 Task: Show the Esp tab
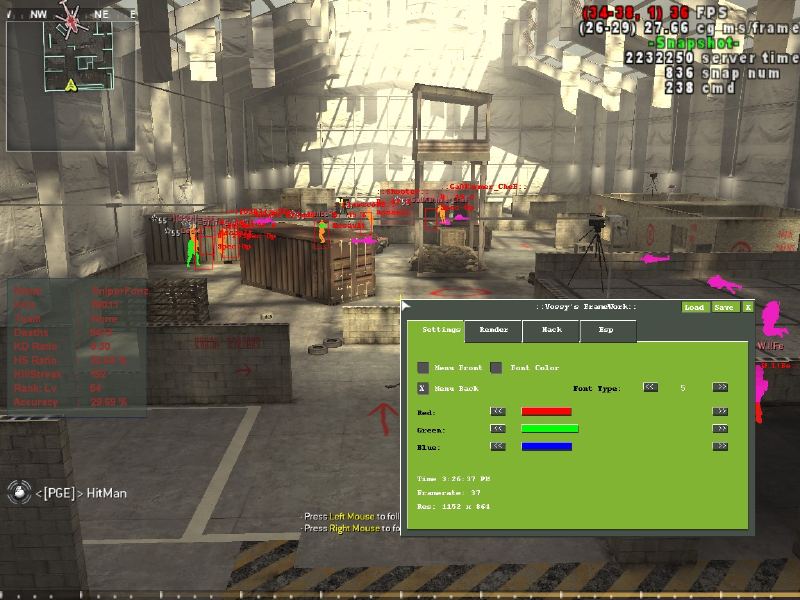tap(606, 330)
